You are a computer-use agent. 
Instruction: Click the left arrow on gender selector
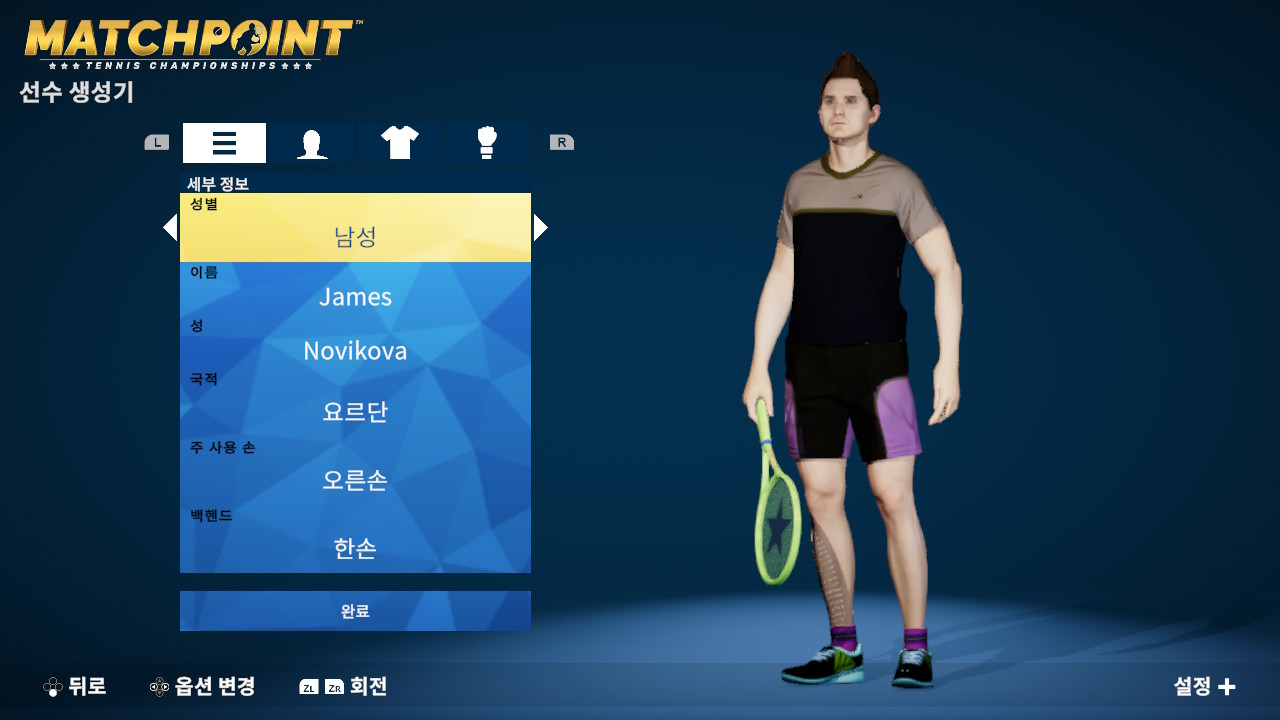(171, 227)
